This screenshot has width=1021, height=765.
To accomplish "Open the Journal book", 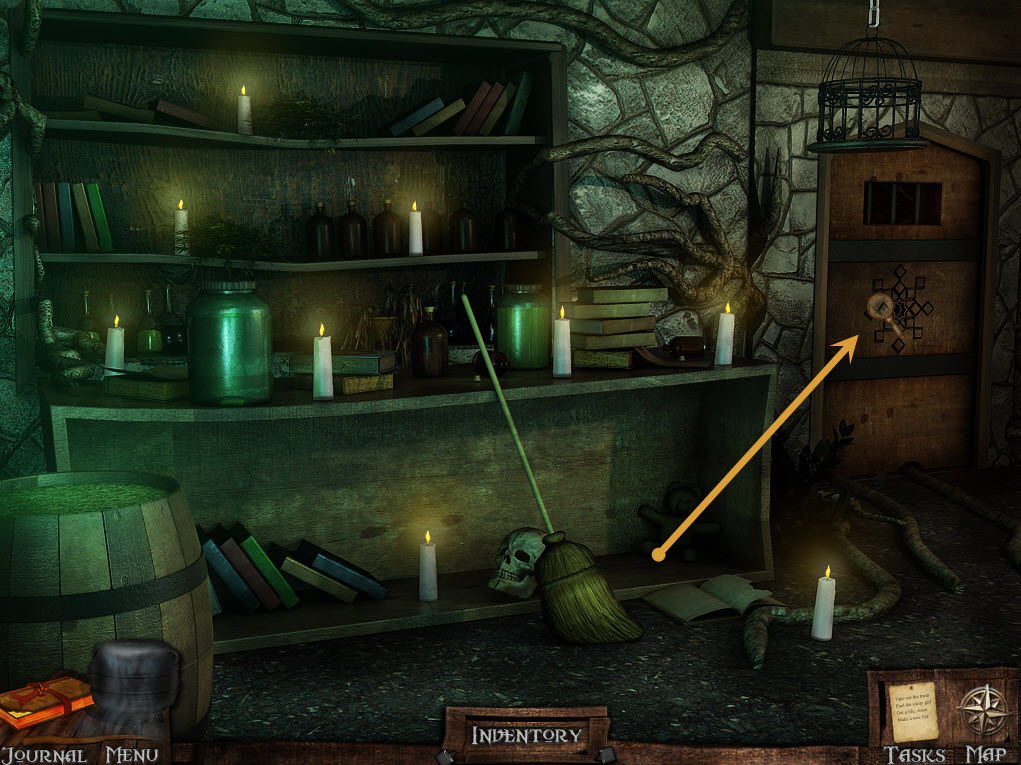I will click(x=45, y=700).
